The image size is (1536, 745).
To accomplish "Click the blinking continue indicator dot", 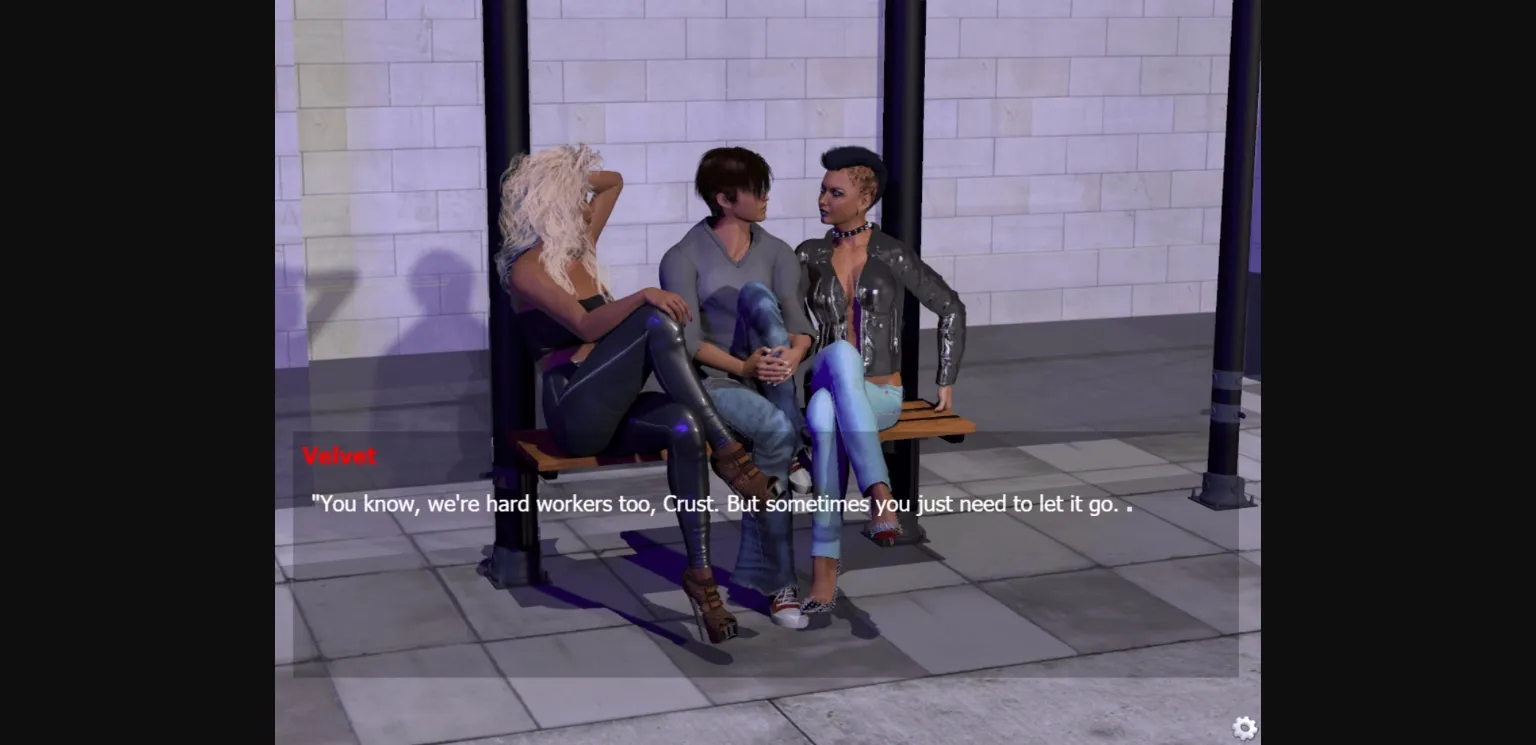I will [x=1129, y=506].
